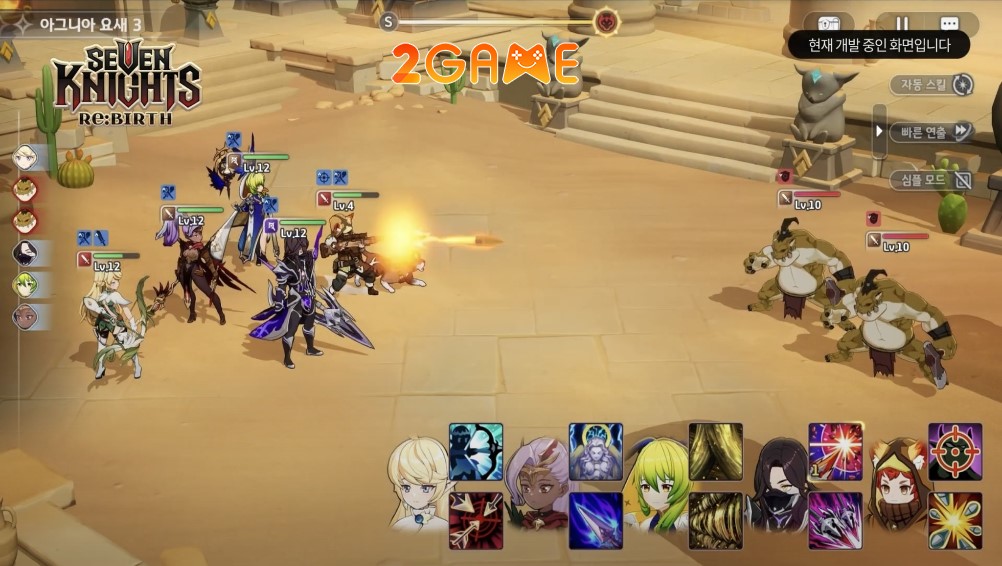Select the green-haired hero turn order icon

(x=25, y=285)
